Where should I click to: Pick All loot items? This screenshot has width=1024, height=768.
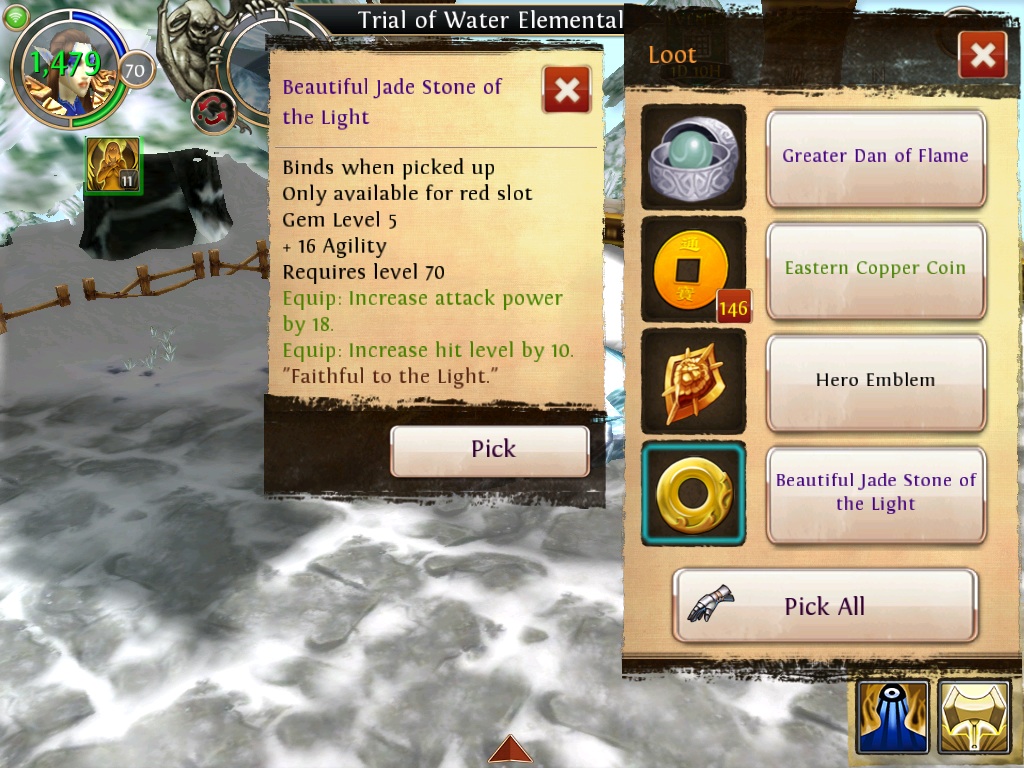tap(824, 606)
